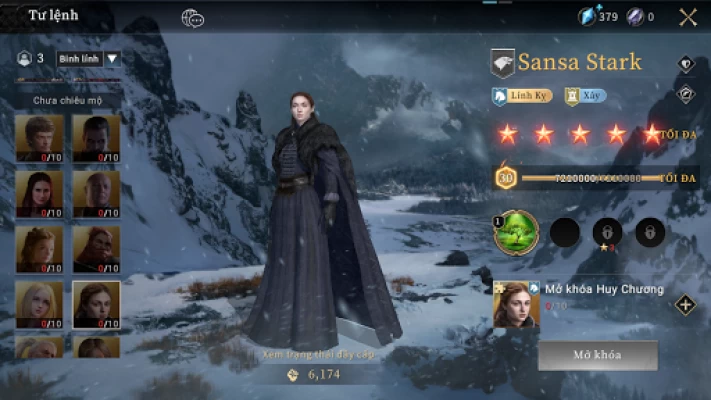
Task: Select the dark-skinned man commander portrait
Action: pos(96,138)
